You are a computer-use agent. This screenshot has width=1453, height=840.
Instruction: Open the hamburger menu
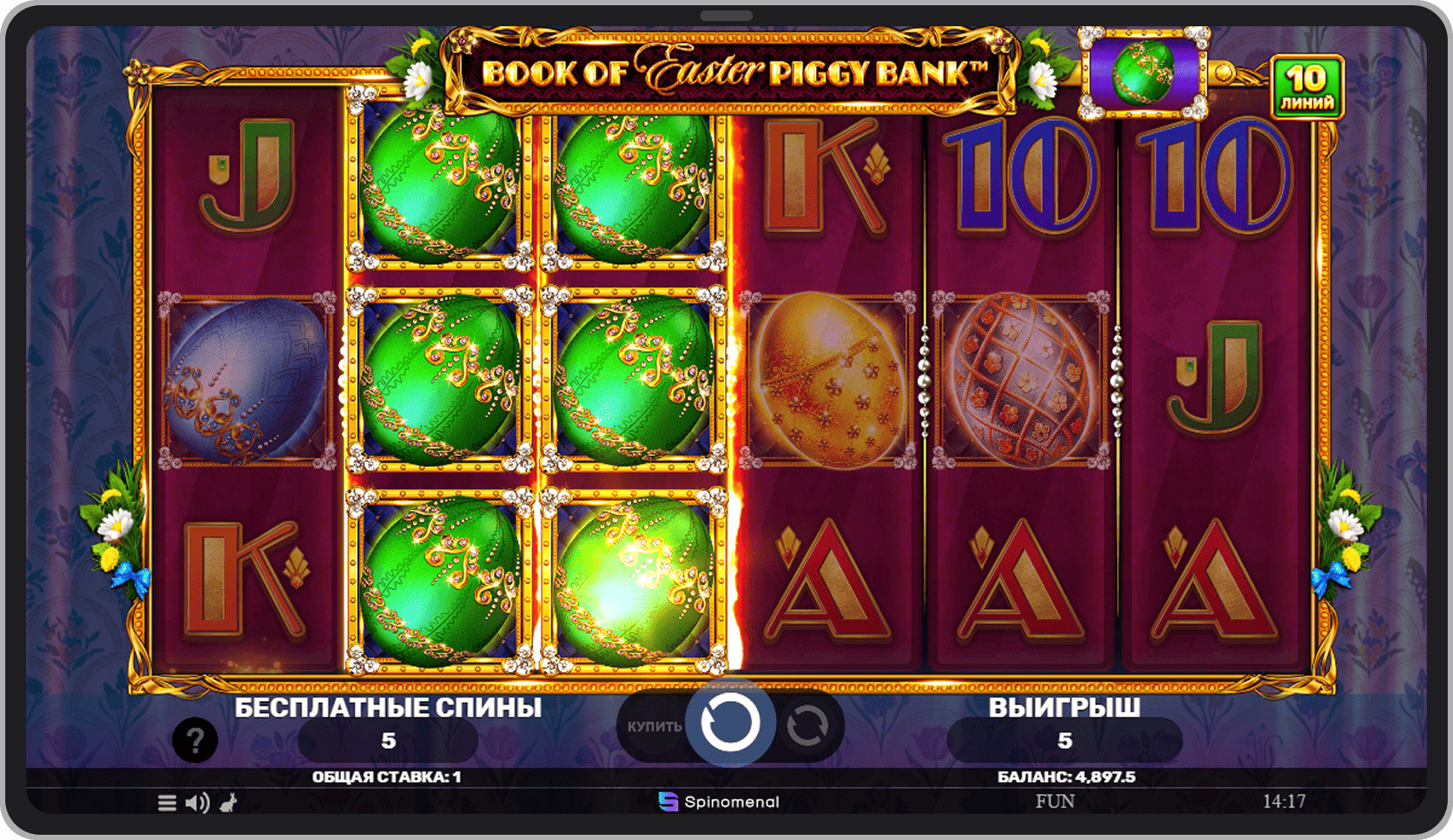click(x=167, y=802)
